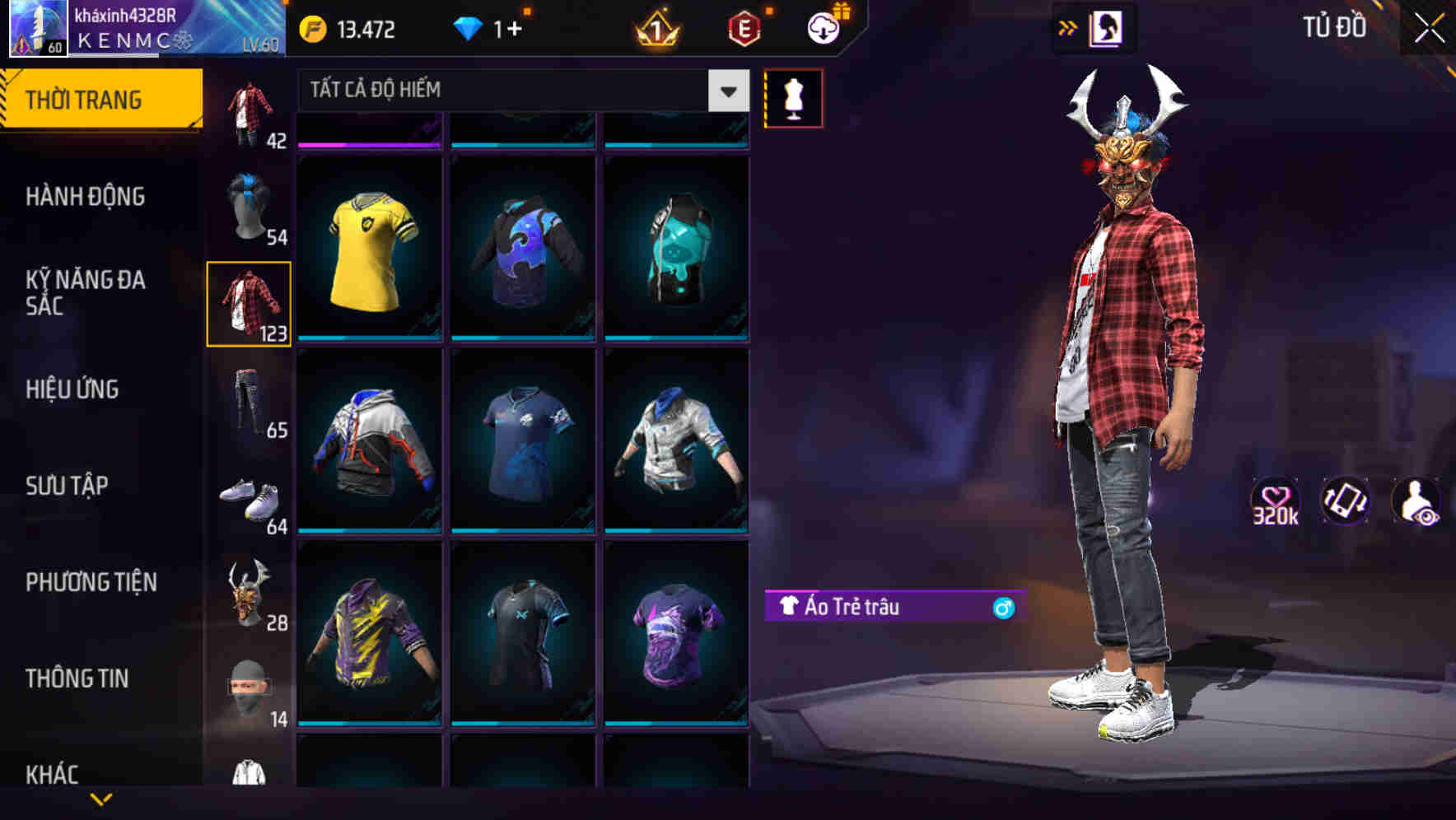
Task: Open the PHƯƠNG TIỆN category tab
Action: 91,581
